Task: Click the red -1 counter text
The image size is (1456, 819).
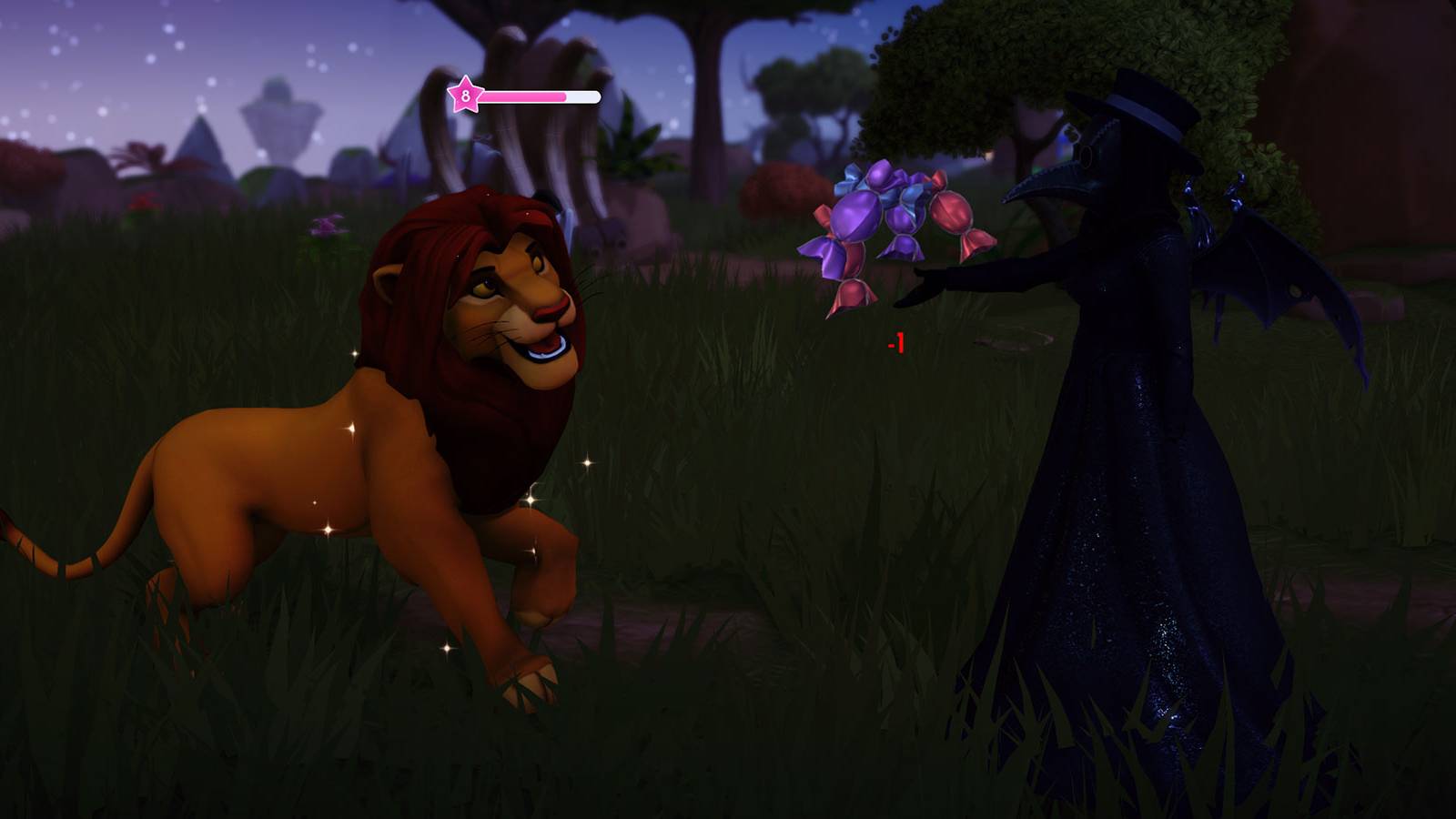Action: click(894, 345)
